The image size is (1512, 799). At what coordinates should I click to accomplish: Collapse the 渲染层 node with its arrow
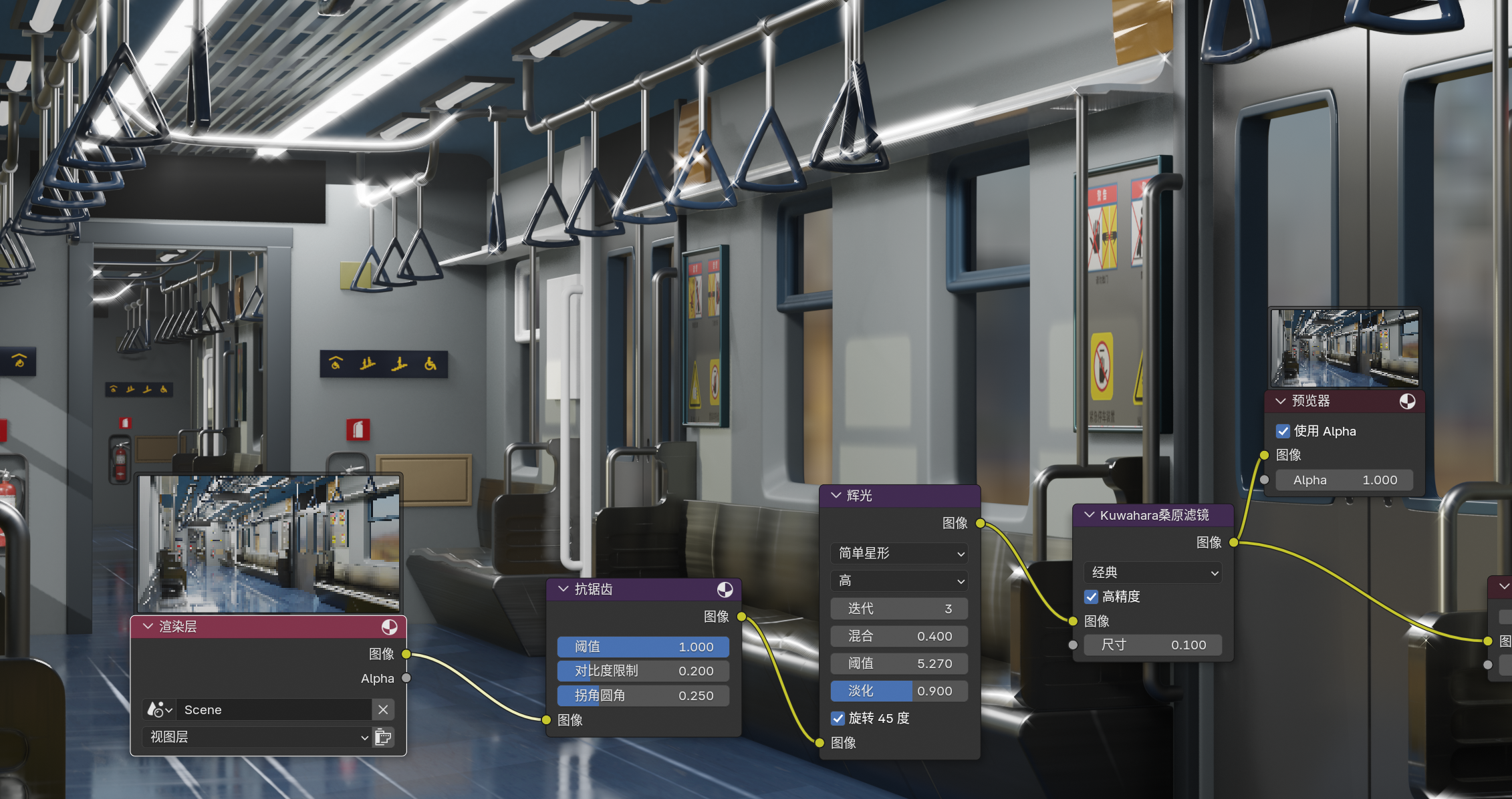click(x=148, y=627)
